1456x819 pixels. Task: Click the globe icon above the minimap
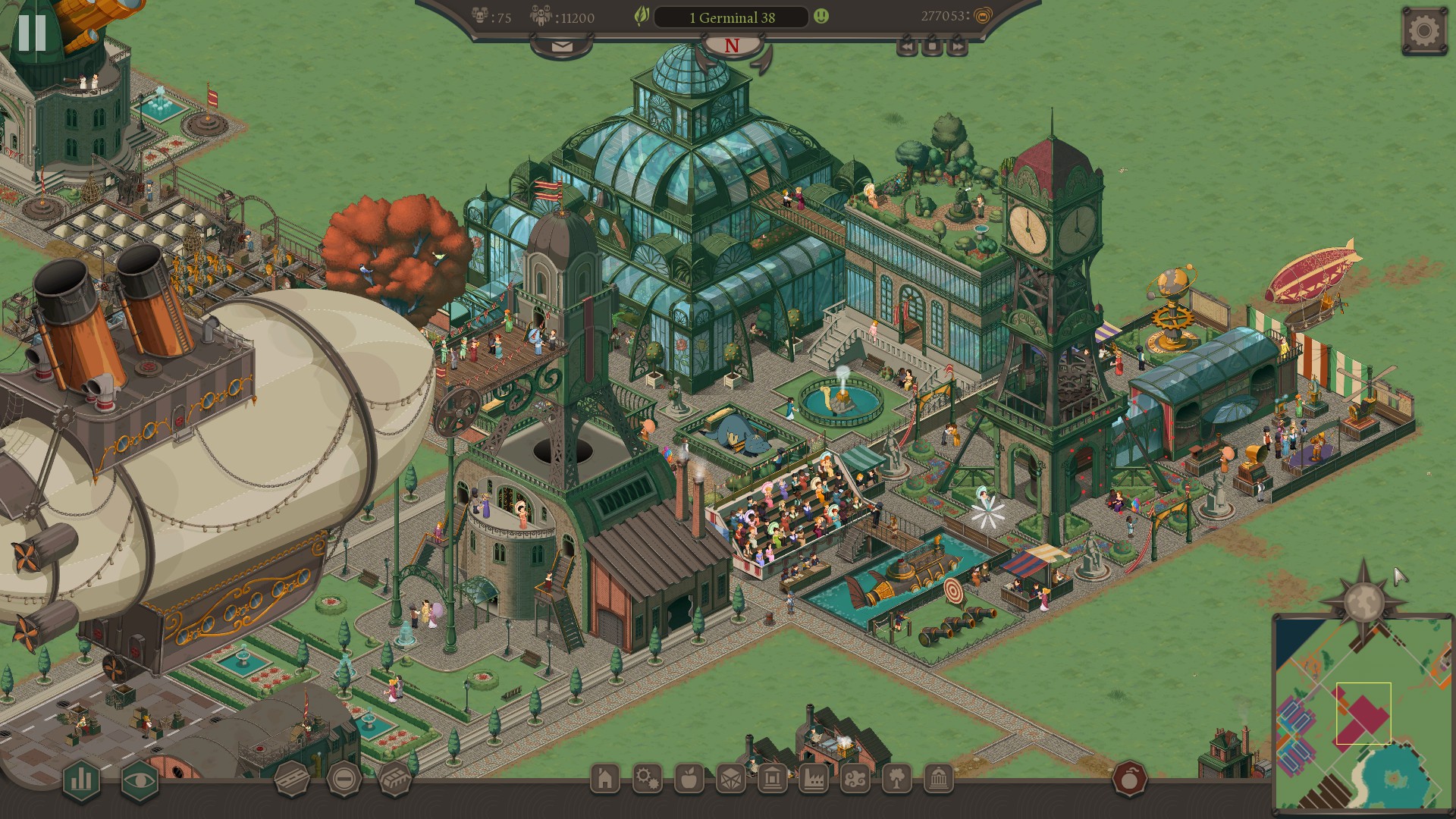click(x=1363, y=599)
